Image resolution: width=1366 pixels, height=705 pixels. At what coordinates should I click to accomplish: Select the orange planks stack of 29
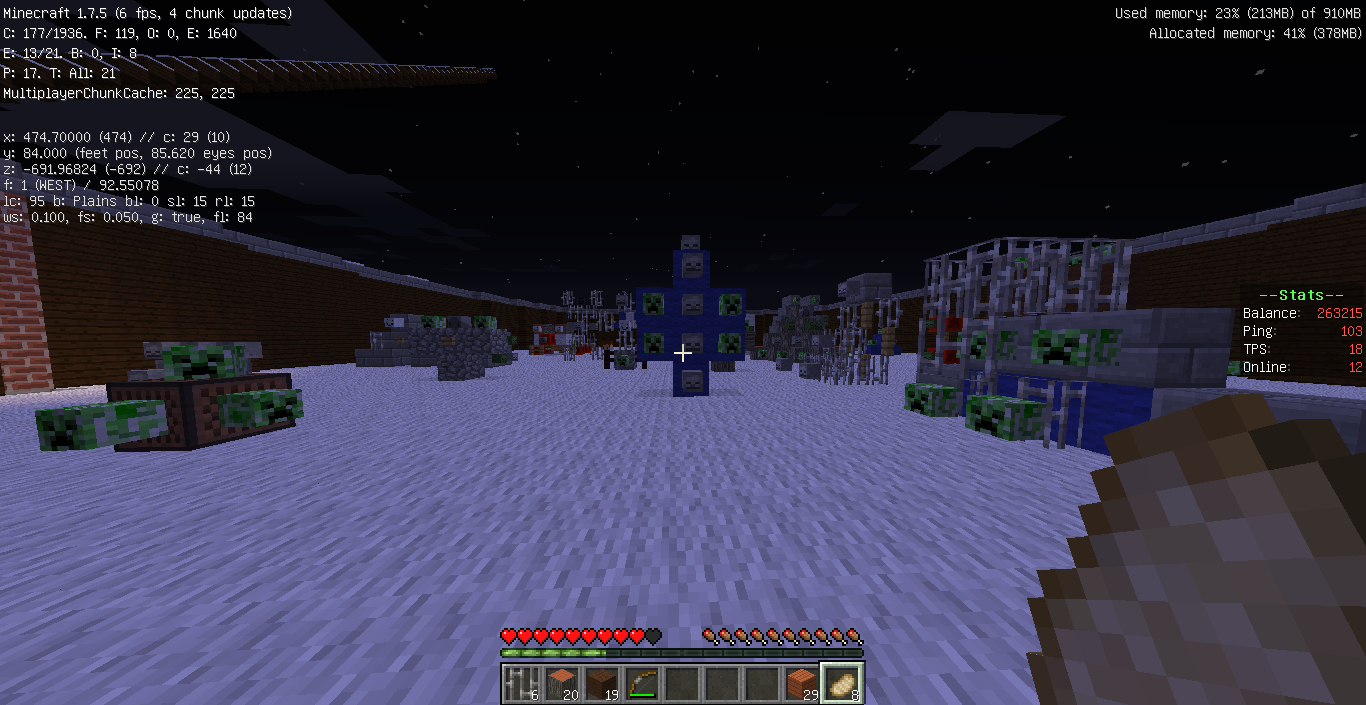point(801,683)
